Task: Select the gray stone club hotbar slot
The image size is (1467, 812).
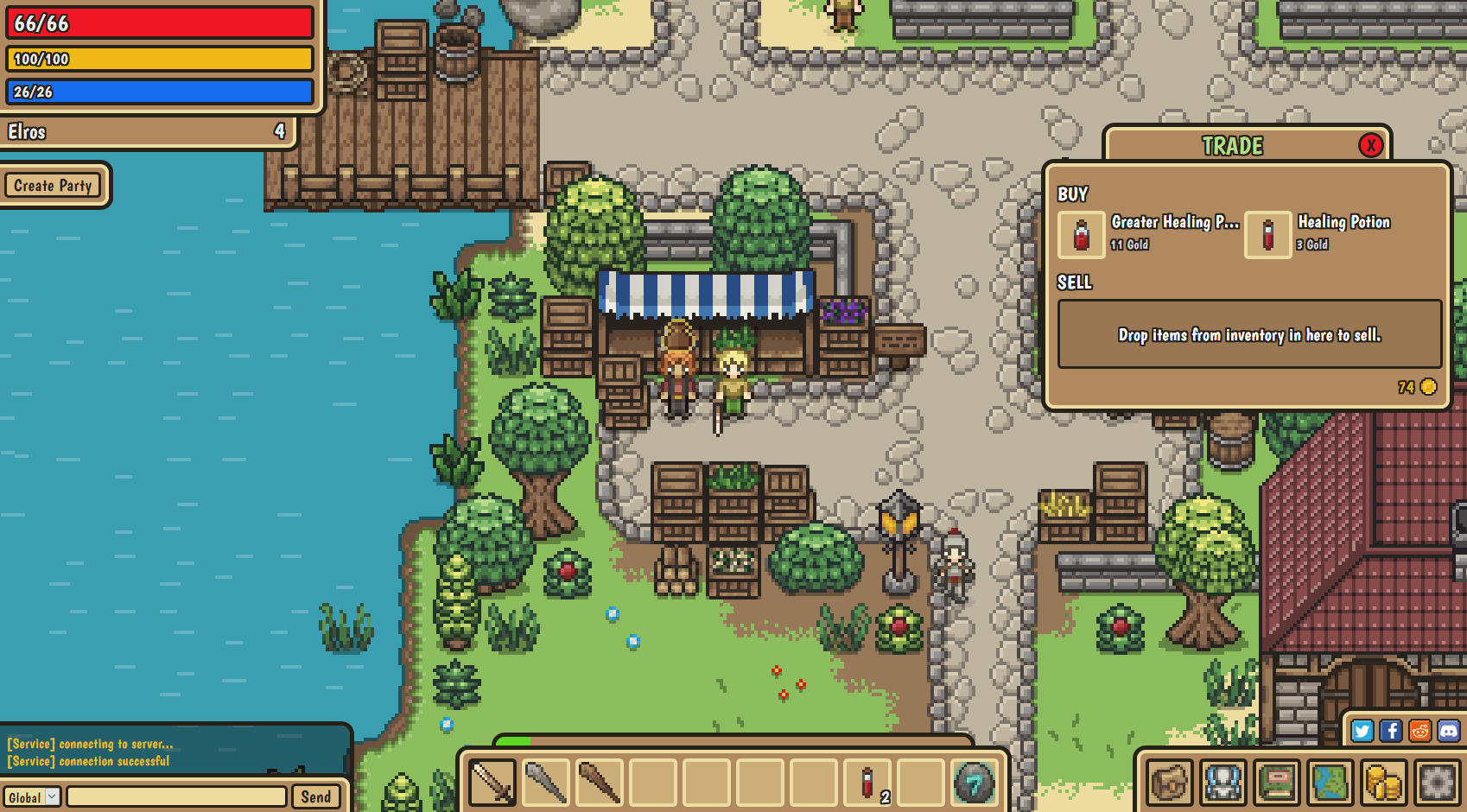Action: coord(546,783)
